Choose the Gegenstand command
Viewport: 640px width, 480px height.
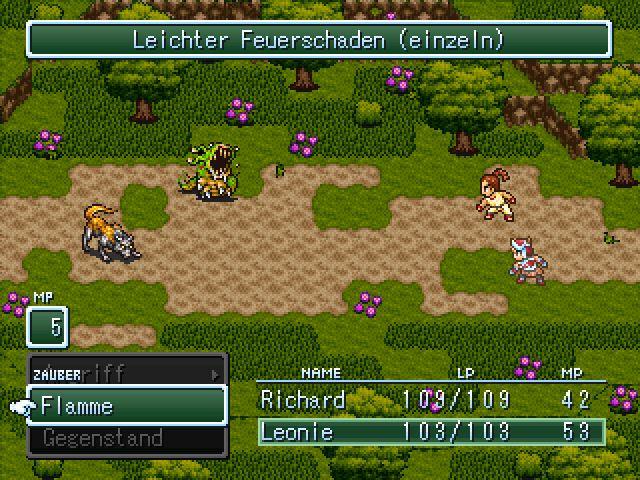tap(126, 438)
